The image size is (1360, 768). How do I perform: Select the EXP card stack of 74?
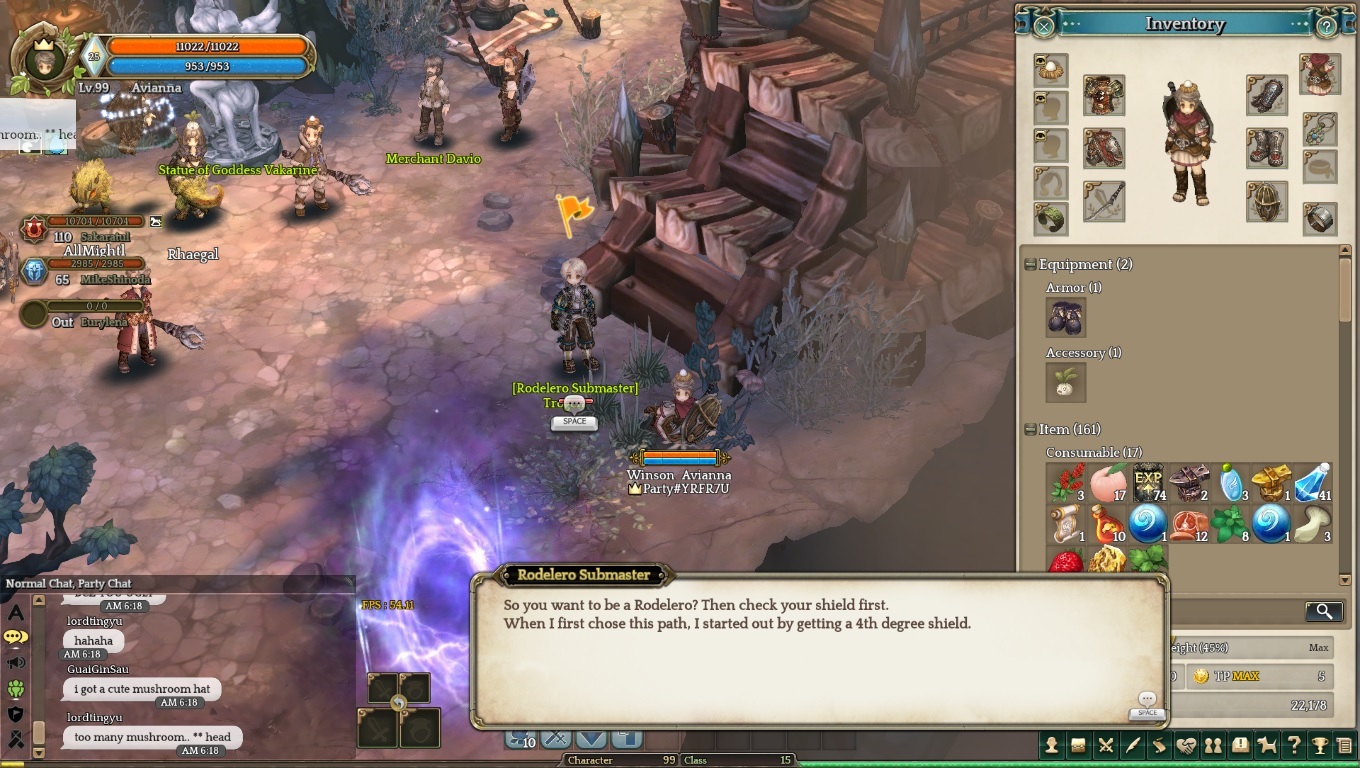coord(1148,482)
